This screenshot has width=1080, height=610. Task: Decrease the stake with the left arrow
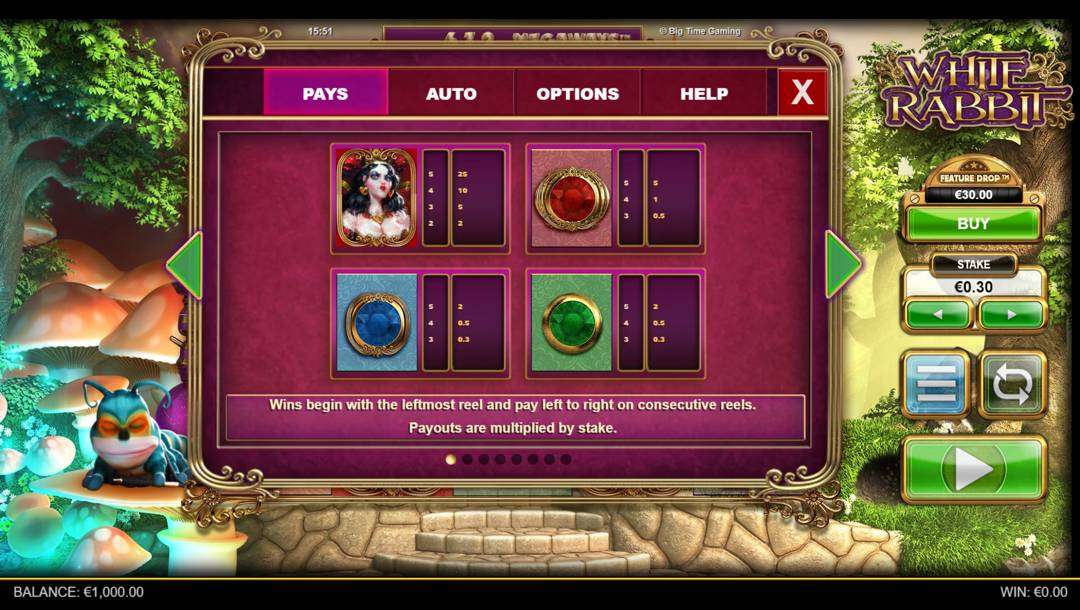pos(937,314)
